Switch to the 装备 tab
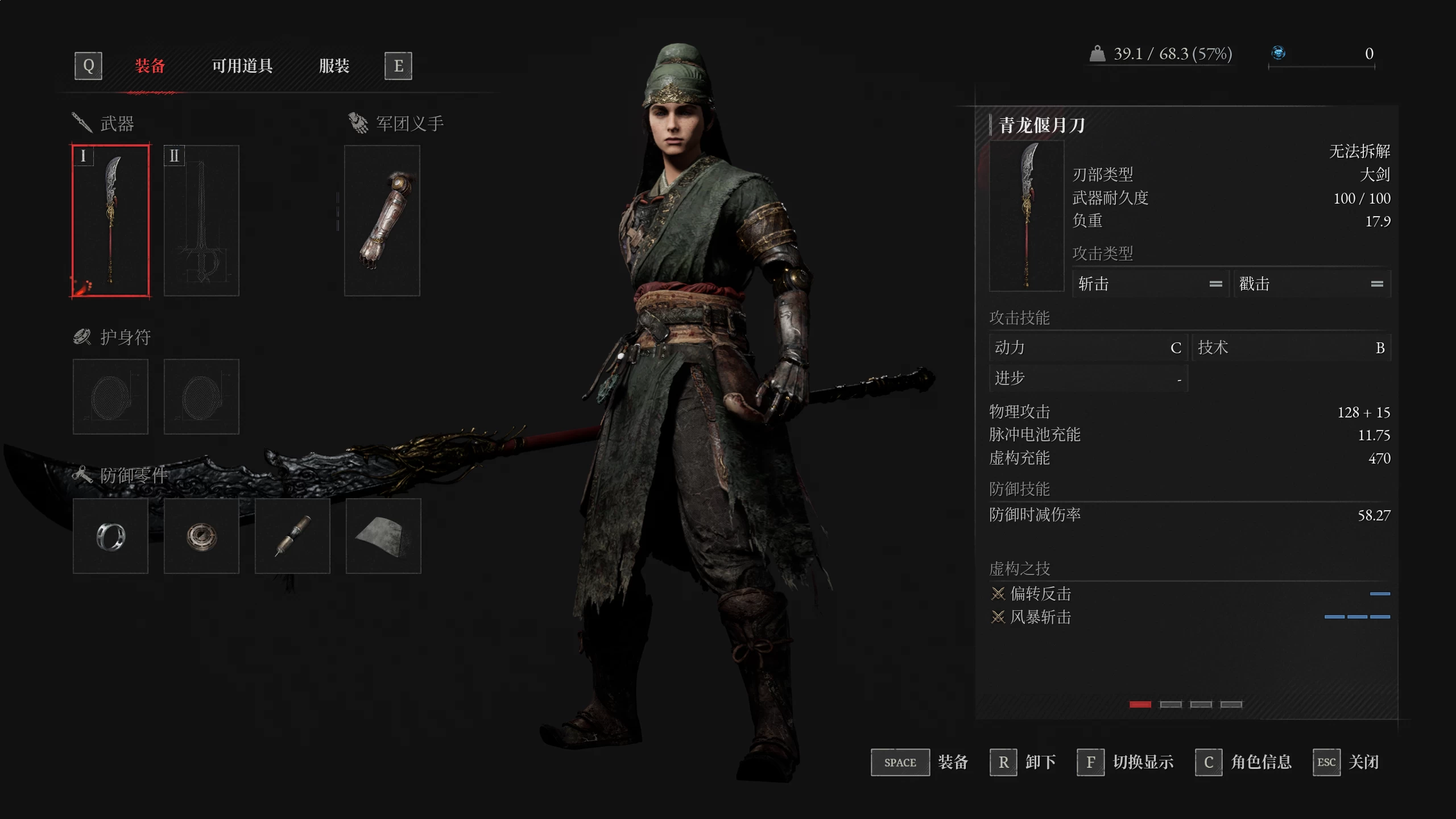The image size is (1456, 819). pos(150,66)
